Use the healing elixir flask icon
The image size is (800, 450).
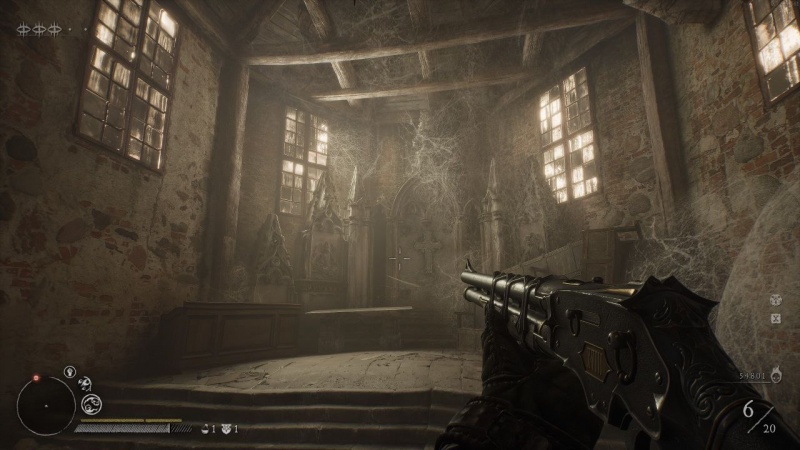pyautogui.click(x=205, y=429)
